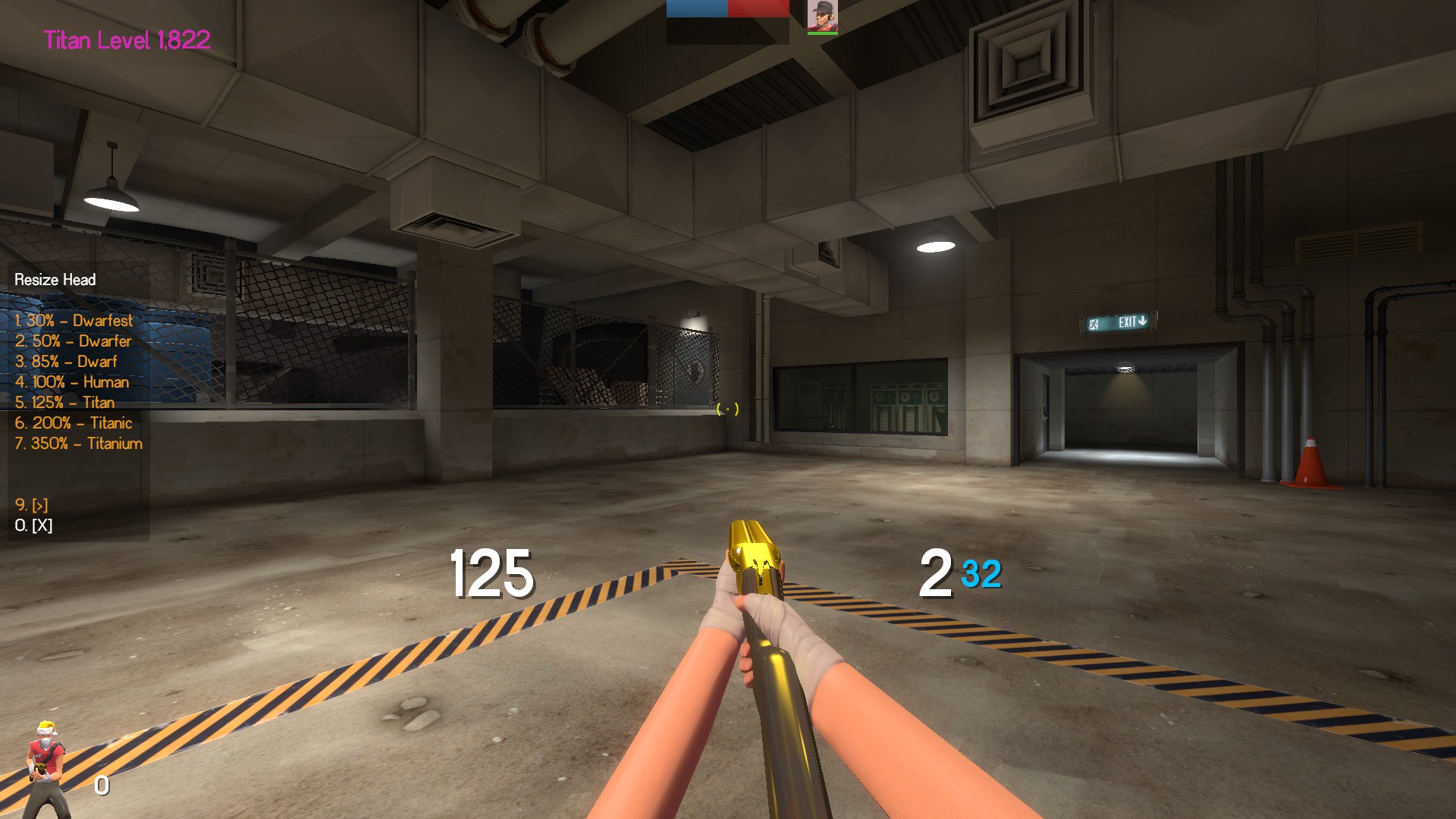
Task: Choose the 200% Titanic head size
Action: tap(74, 423)
